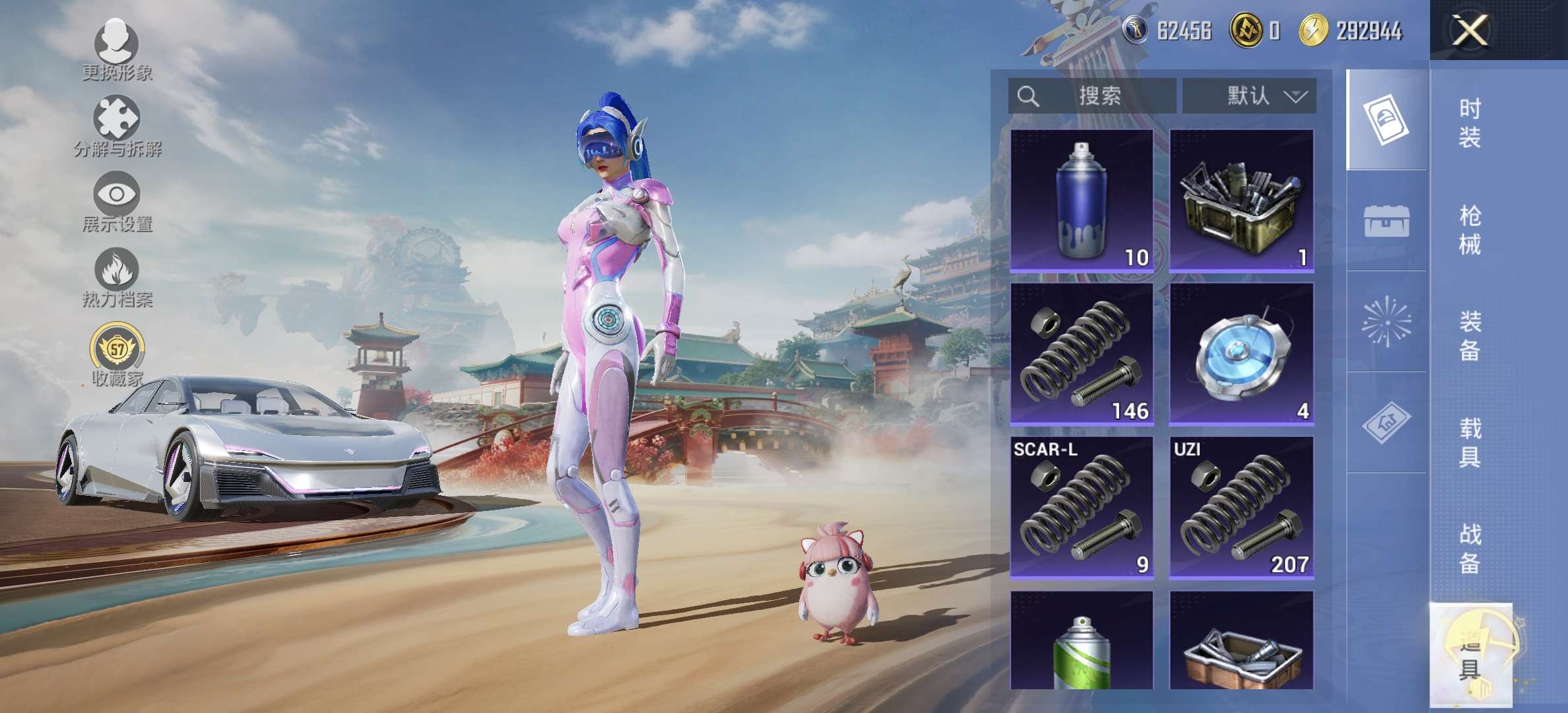Switch to the 枪械 firearms tab

pyautogui.click(x=1470, y=230)
